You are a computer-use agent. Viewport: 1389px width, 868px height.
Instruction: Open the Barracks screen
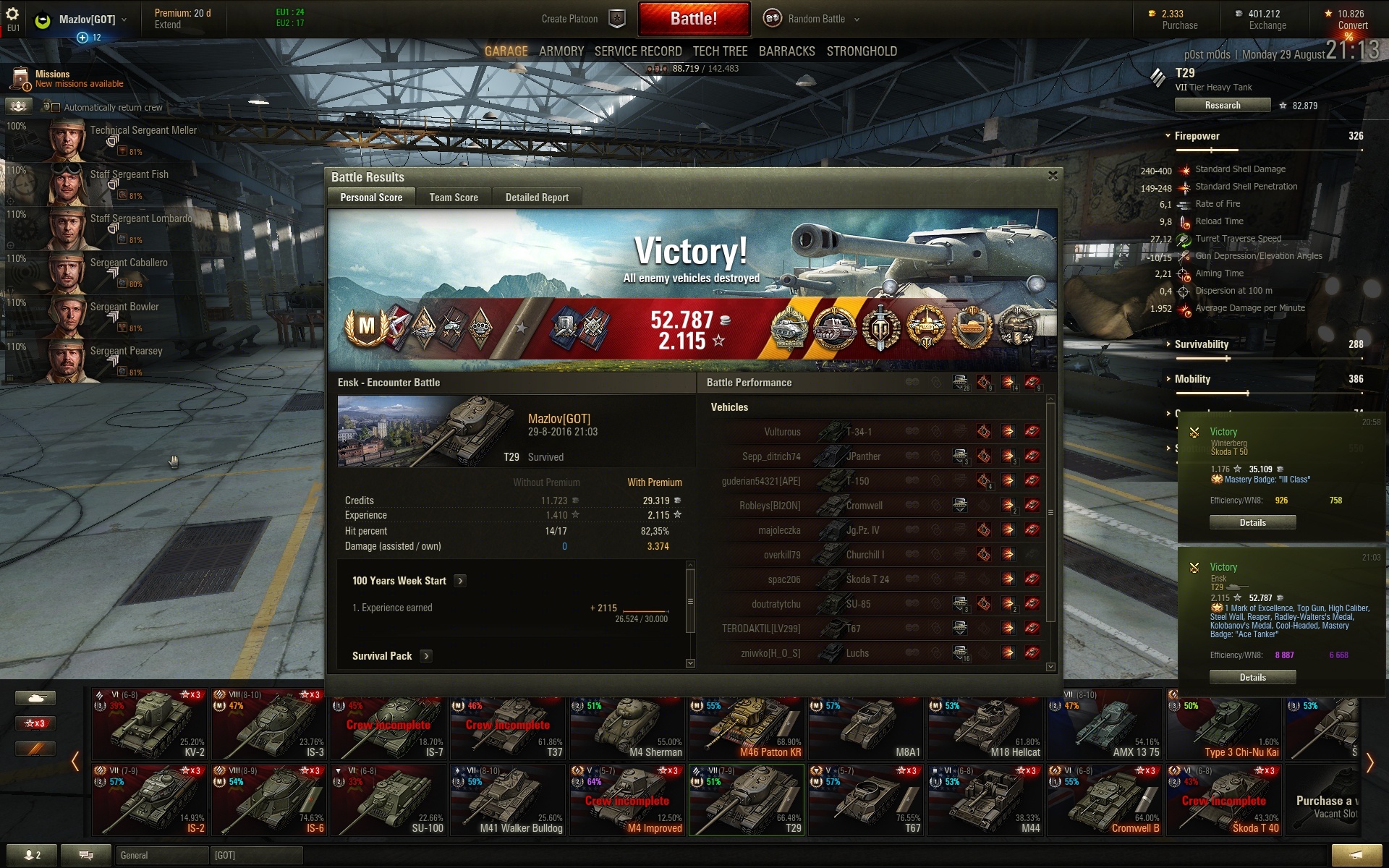click(786, 51)
